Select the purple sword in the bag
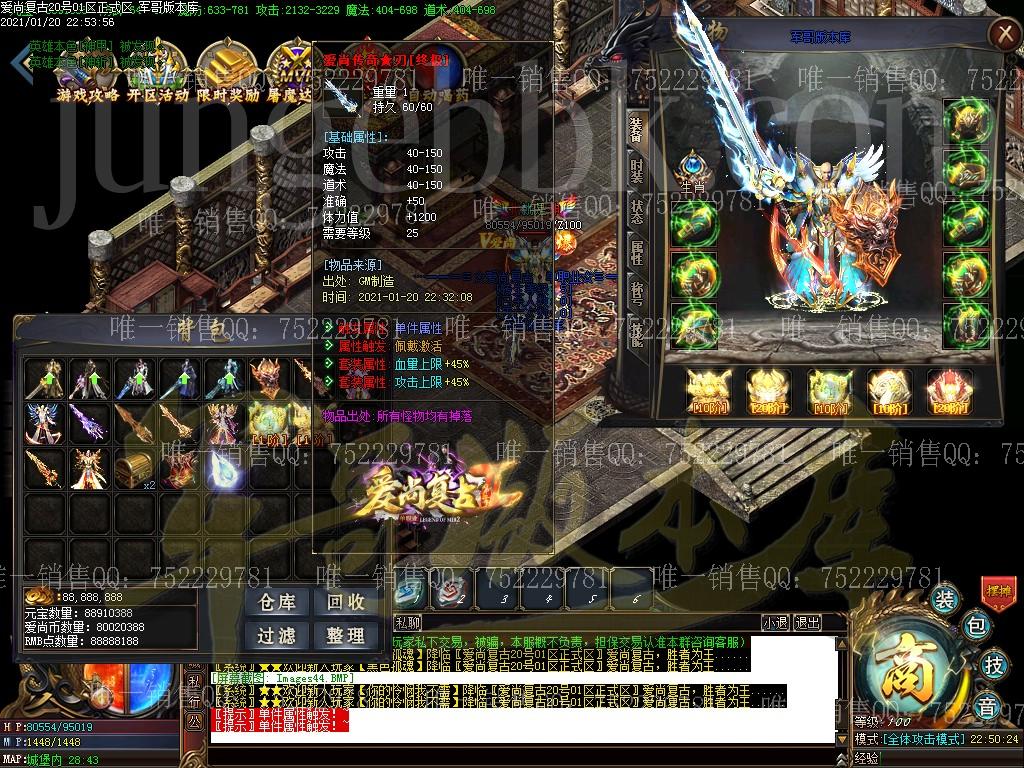The image size is (1024, 768). point(89,423)
